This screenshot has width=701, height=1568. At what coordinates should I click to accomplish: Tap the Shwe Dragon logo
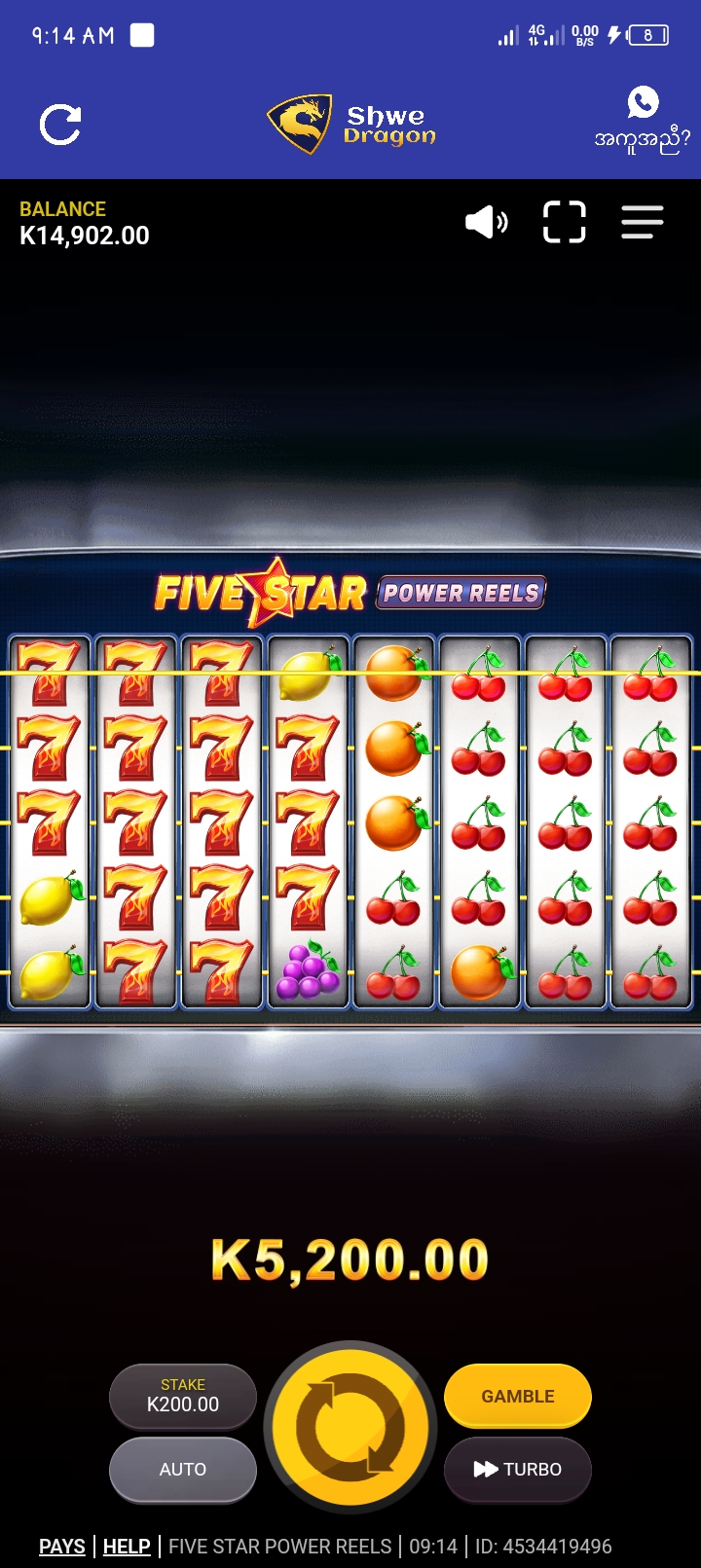click(x=351, y=125)
